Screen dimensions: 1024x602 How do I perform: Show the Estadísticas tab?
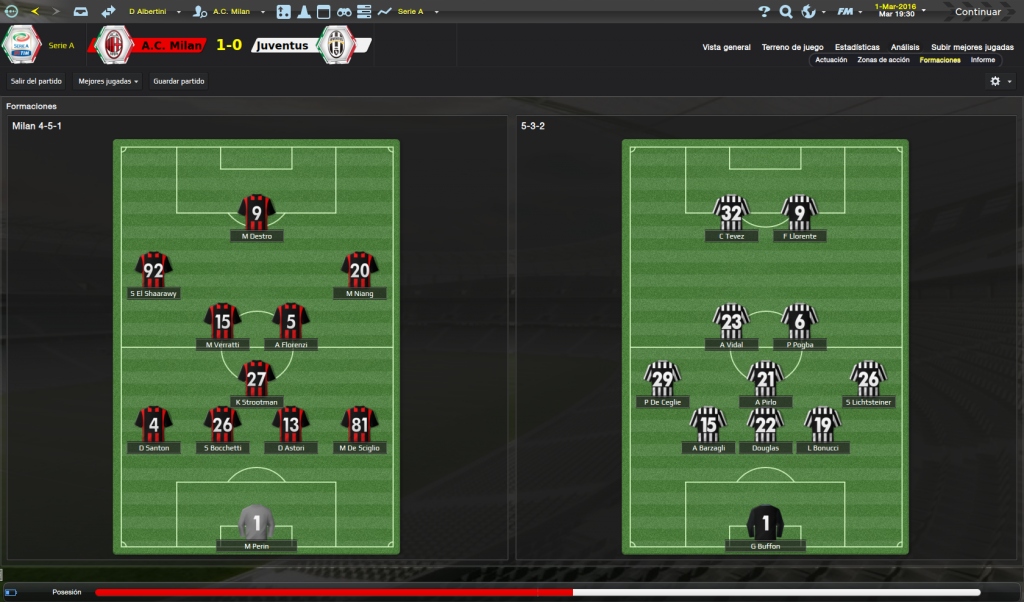pos(857,47)
